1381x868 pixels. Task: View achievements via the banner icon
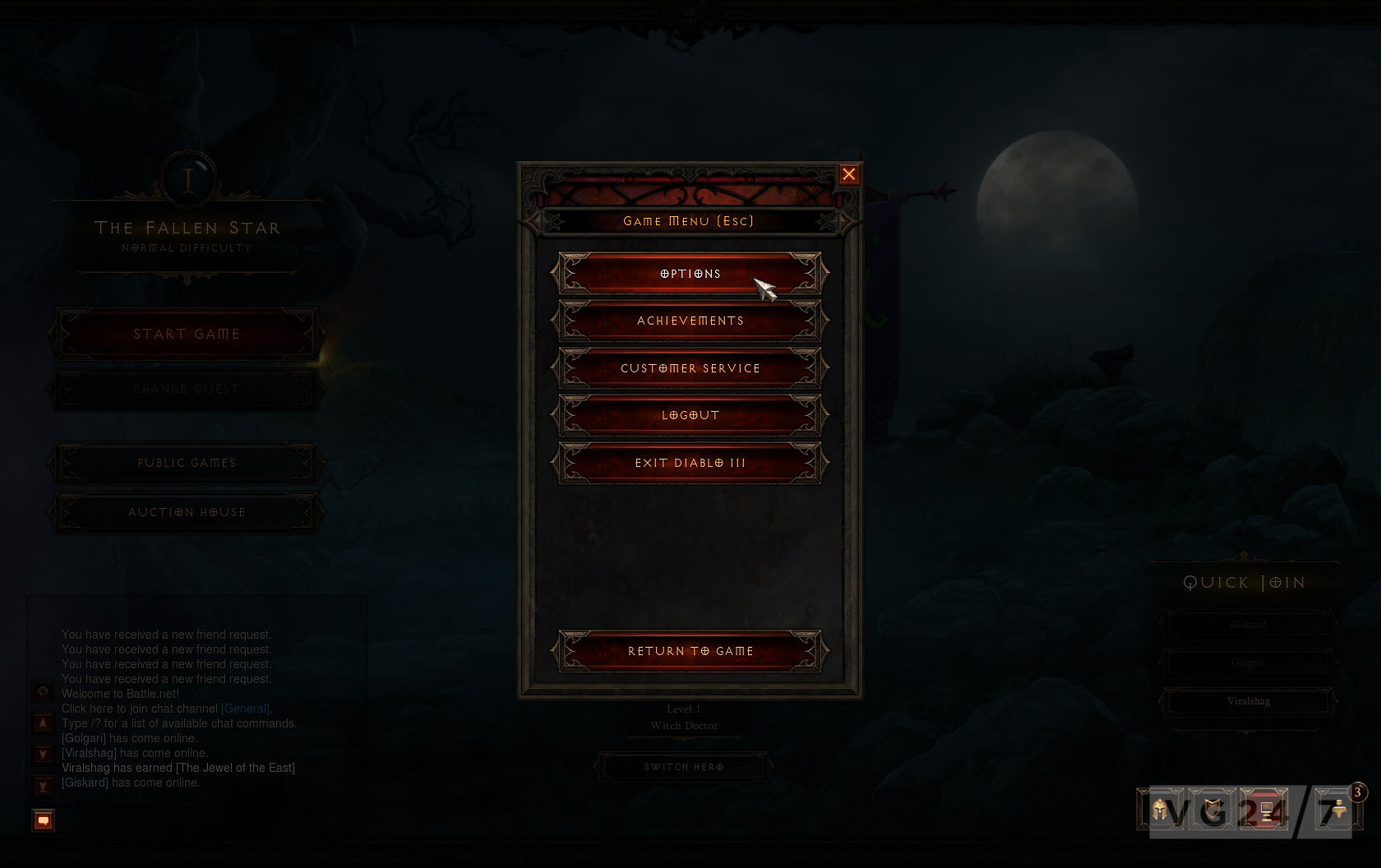coord(1211,810)
